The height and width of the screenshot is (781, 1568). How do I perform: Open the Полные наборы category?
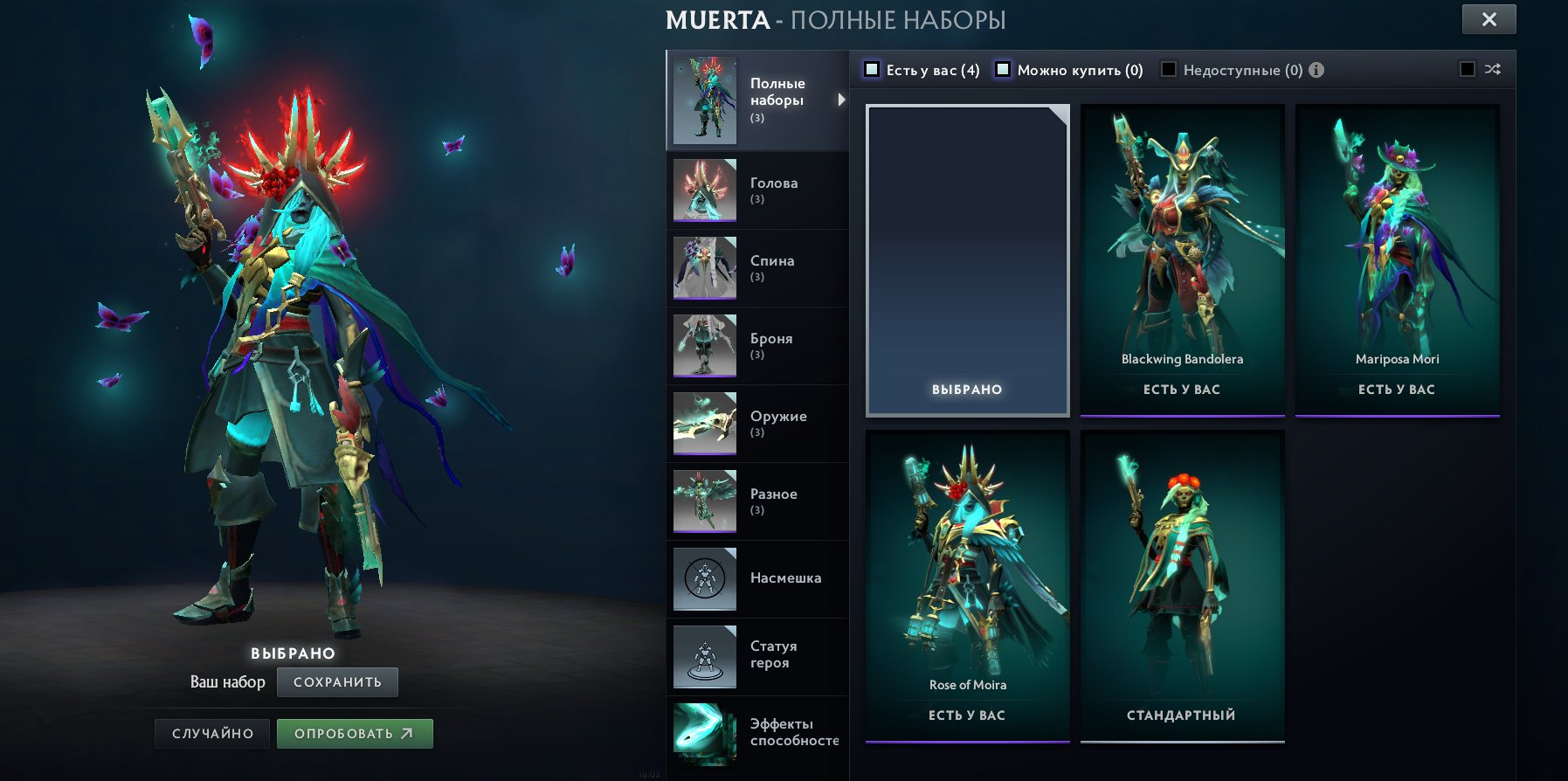click(756, 100)
